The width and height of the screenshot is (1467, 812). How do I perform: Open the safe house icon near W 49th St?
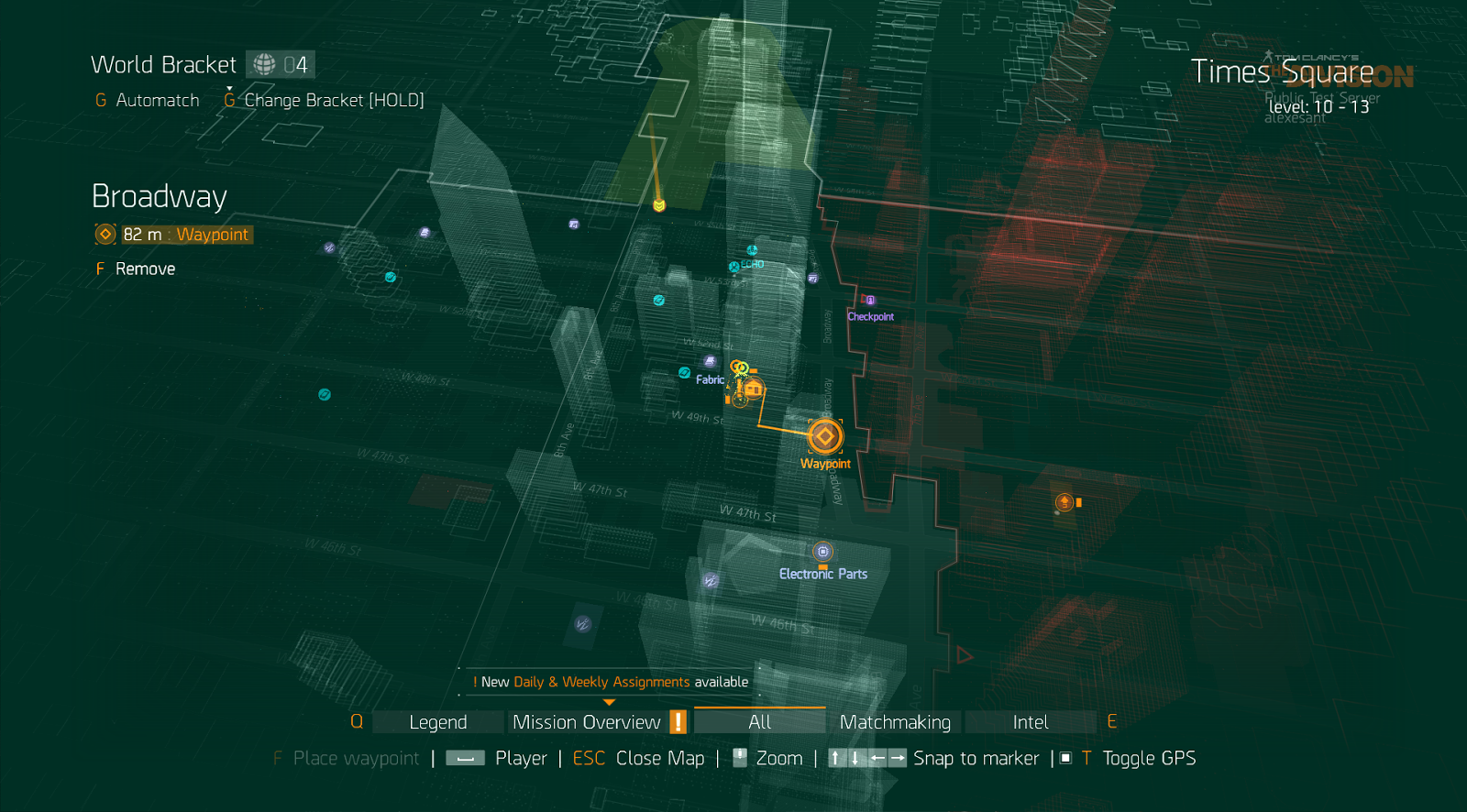752,390
